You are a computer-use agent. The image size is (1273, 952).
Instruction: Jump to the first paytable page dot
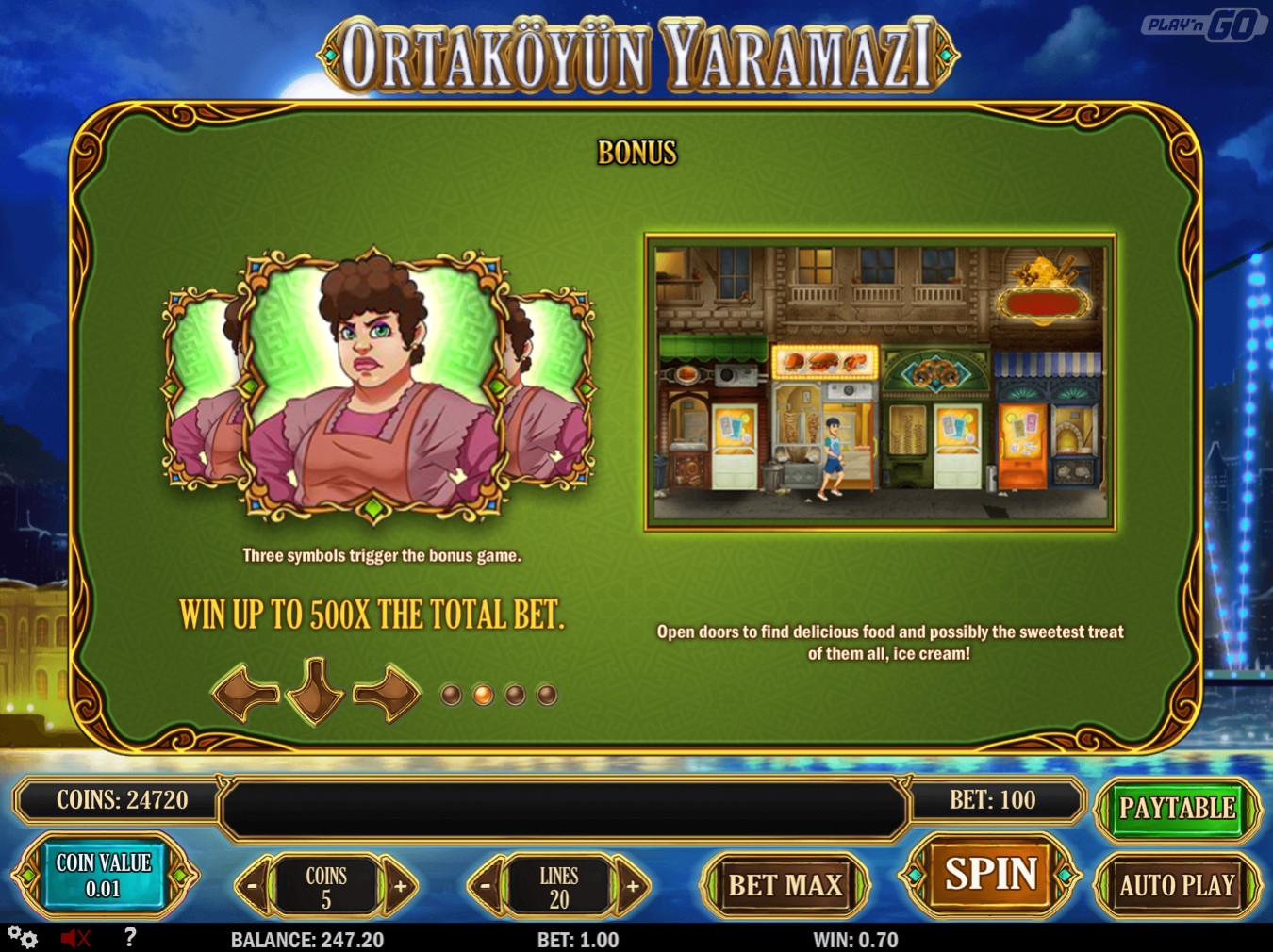click(452, 696)
